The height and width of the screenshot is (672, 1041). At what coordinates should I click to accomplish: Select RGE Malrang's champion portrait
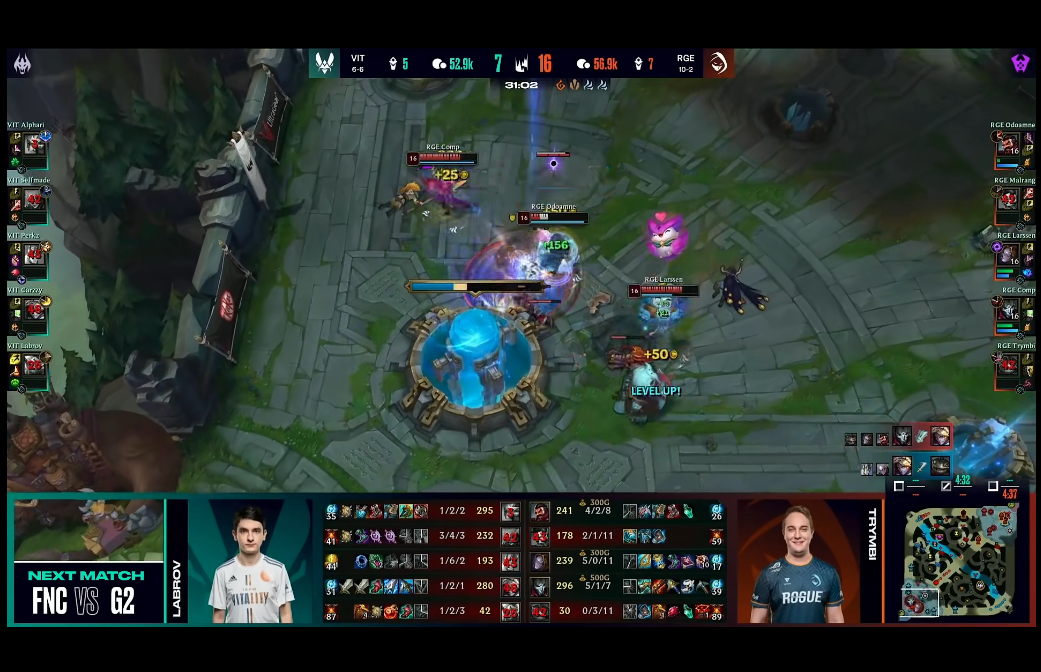pyautogui.click(x=1008, y=201)
